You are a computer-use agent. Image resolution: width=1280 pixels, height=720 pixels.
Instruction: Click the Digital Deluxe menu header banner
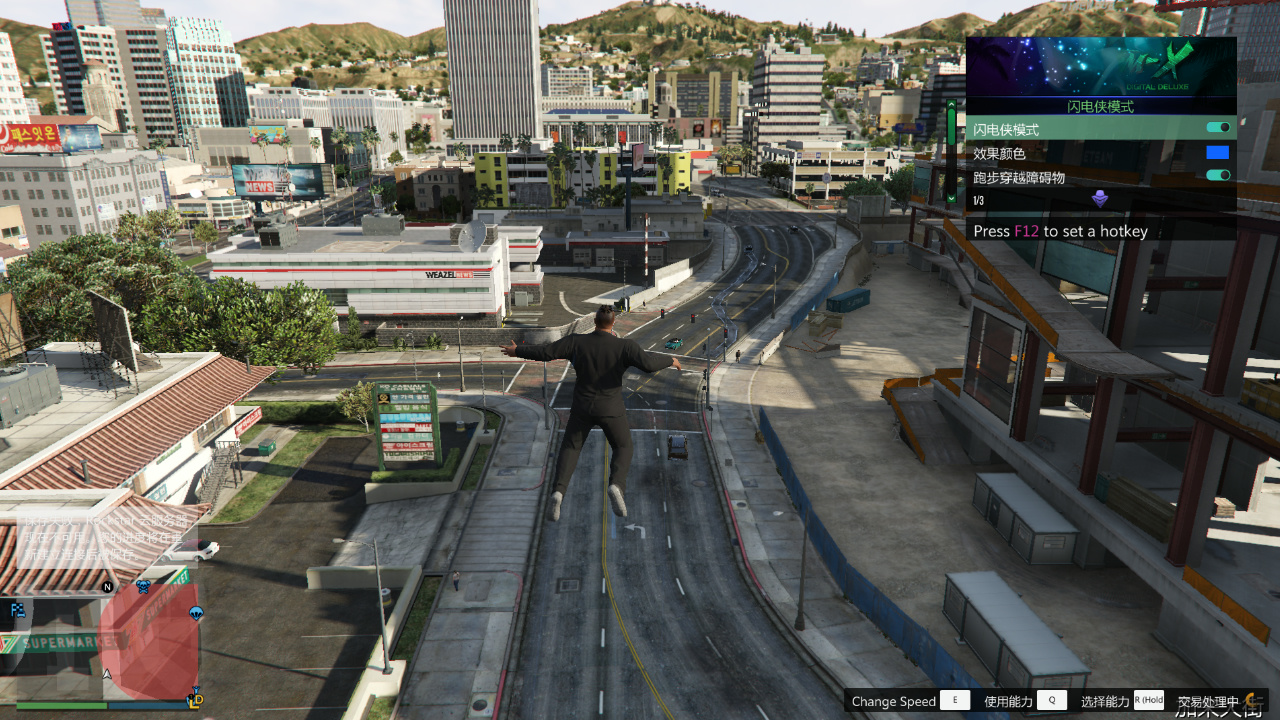point(1101,66)
